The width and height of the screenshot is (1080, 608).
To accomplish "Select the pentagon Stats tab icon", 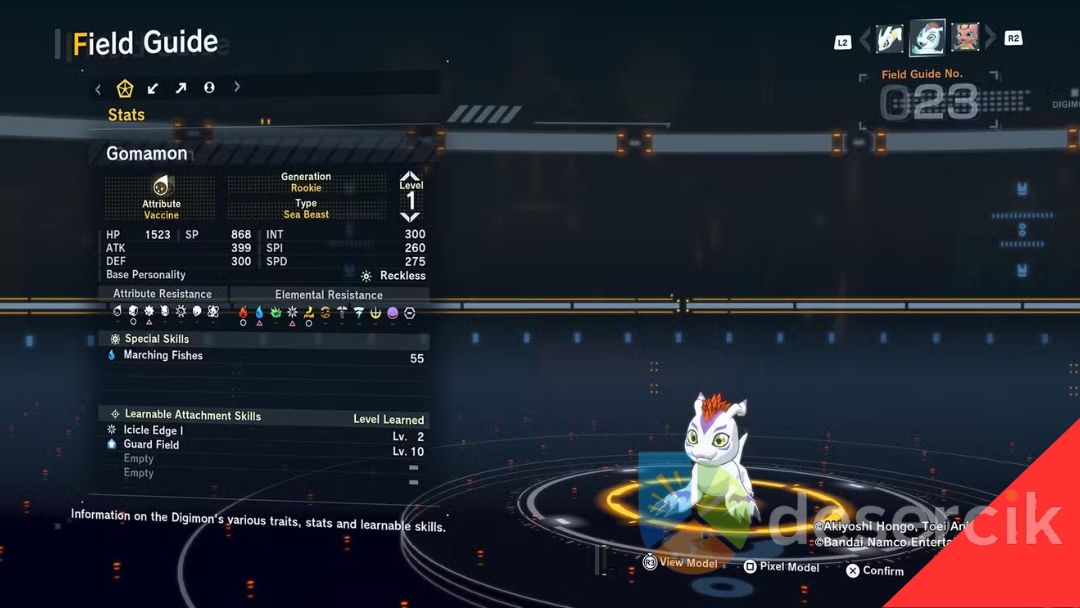I will click(125, 88).
